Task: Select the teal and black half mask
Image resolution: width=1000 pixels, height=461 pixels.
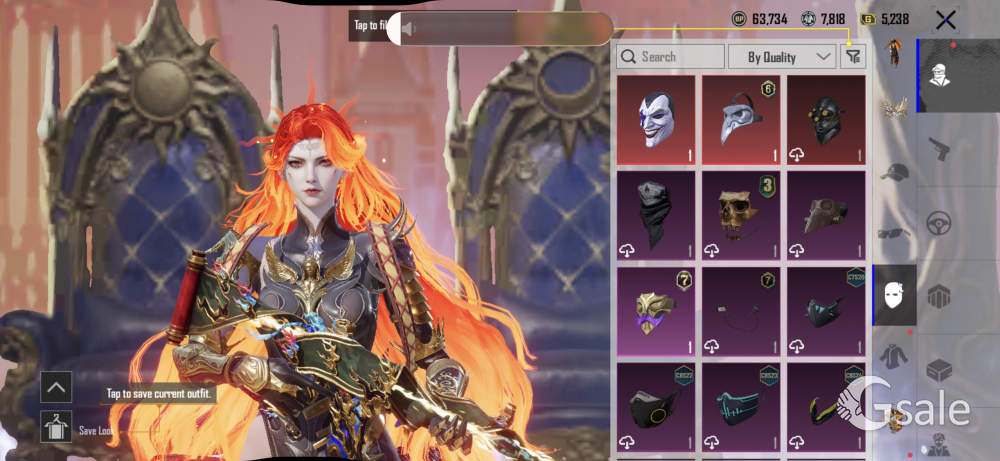Action: click(826, 311)
